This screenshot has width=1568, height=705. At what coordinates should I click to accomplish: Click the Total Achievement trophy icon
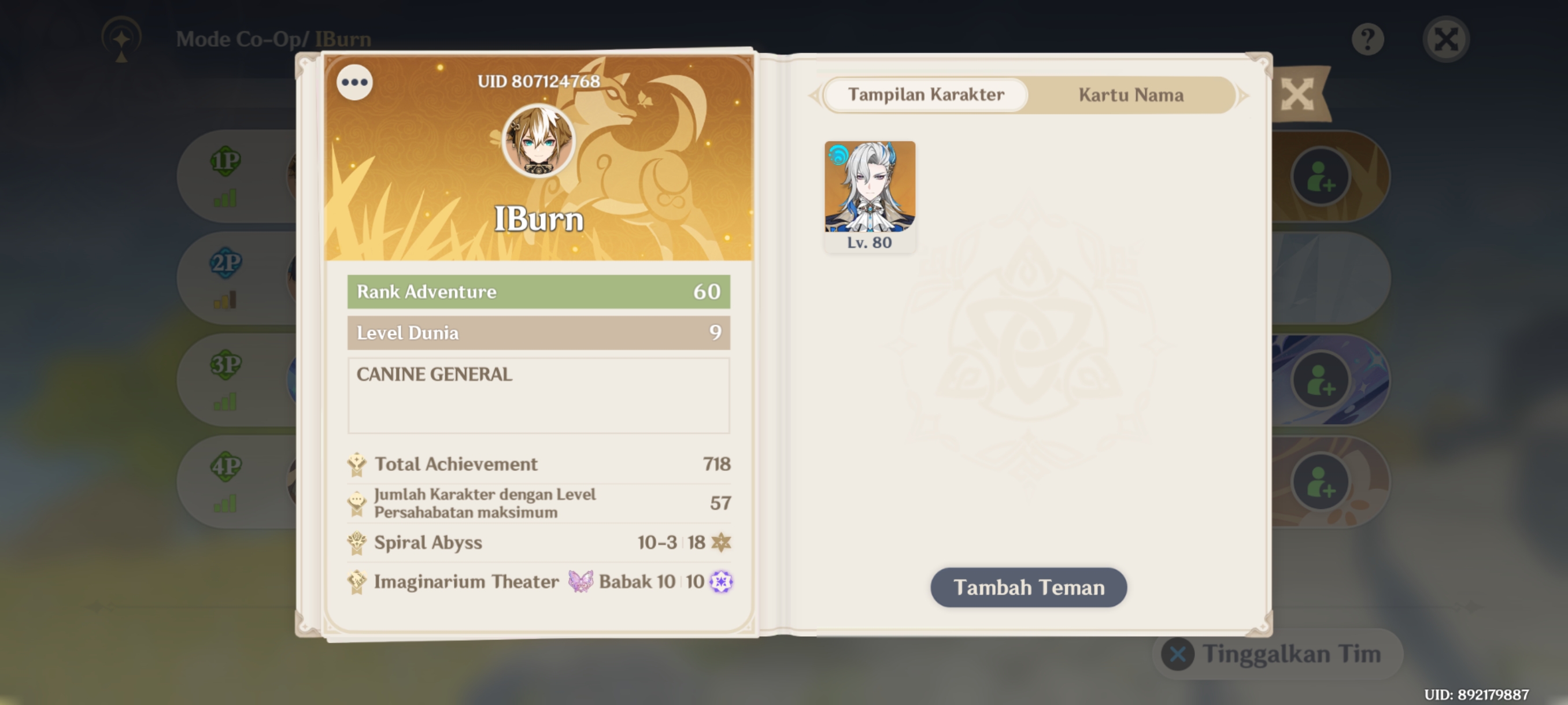357,463
